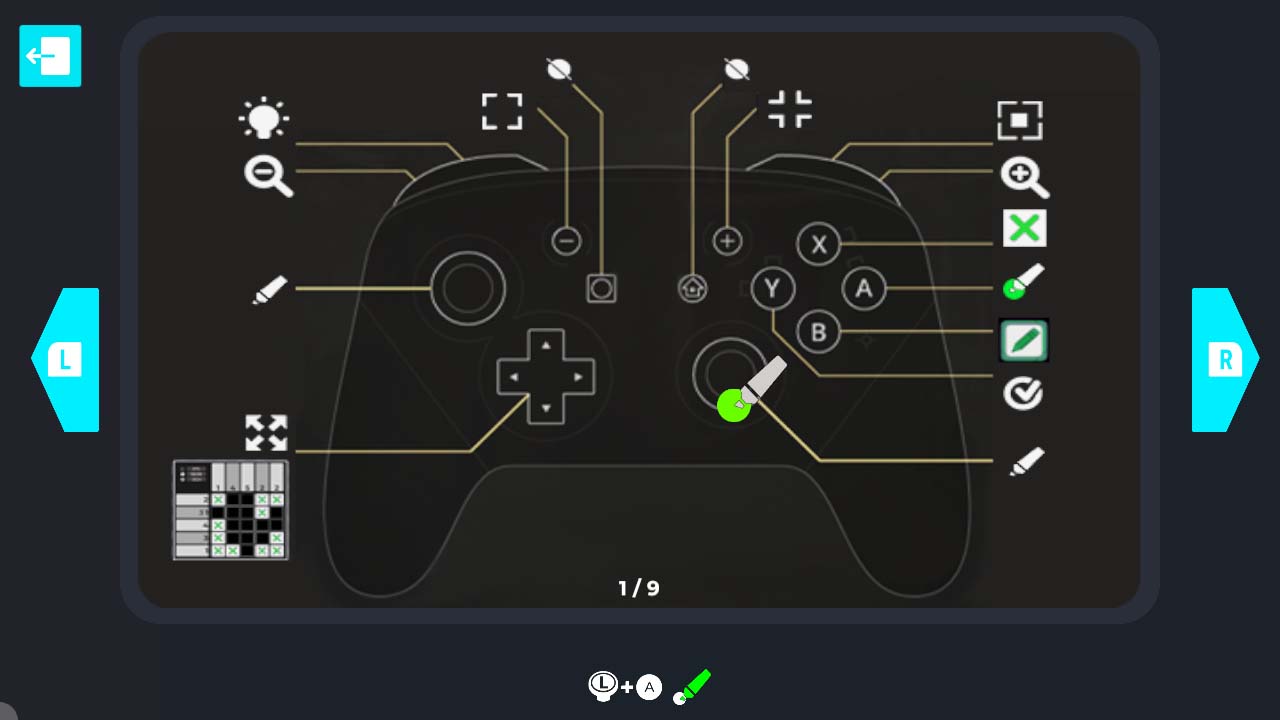Viewport: 1280px width, 720px height.
Task: Click the 1/9 page indicator
Action: point(640,588)
